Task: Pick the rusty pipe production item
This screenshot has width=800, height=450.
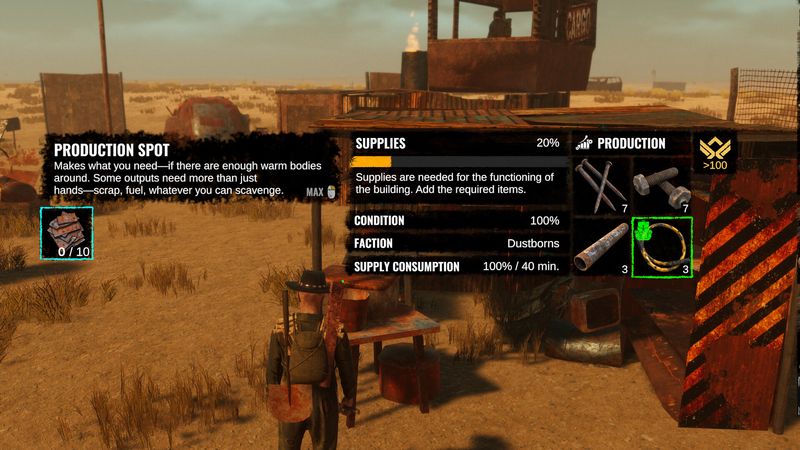Action: coord(600,247)
